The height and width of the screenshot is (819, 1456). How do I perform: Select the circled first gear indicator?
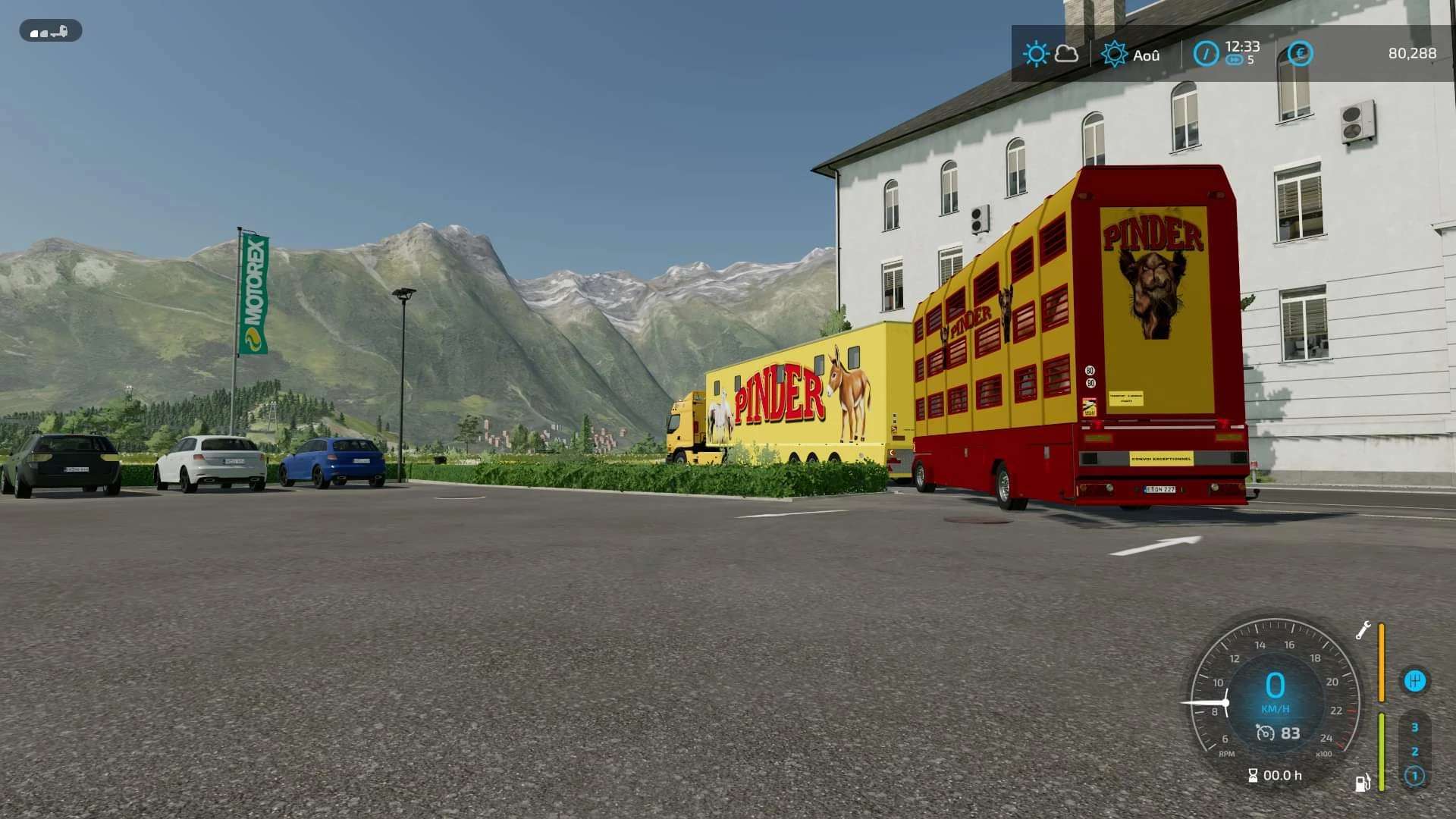(x=1414, y=776)
